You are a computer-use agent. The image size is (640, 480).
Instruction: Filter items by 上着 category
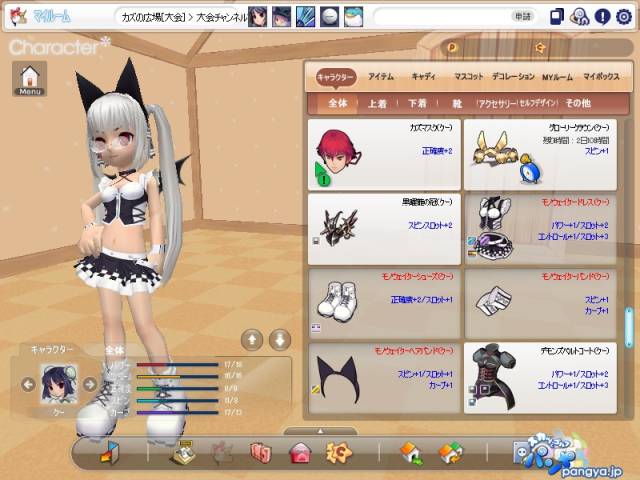pyautogui.click(x=377, y=103)
